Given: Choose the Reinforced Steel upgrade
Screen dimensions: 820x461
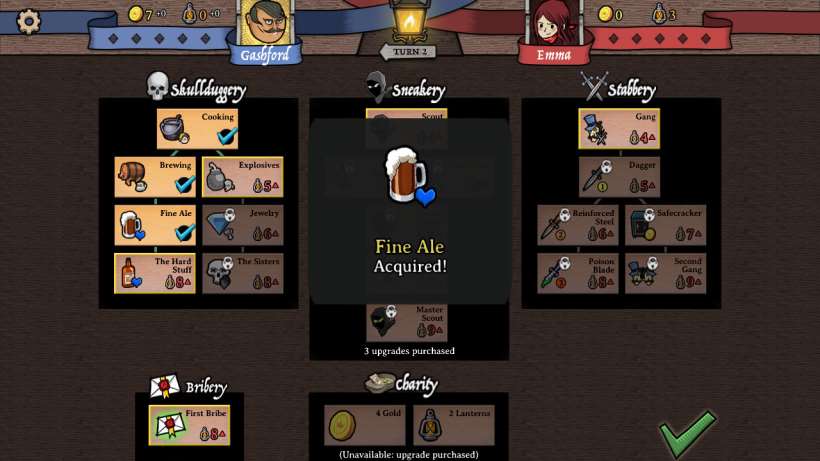Looking at the screenshot, I should click(577, 225).
